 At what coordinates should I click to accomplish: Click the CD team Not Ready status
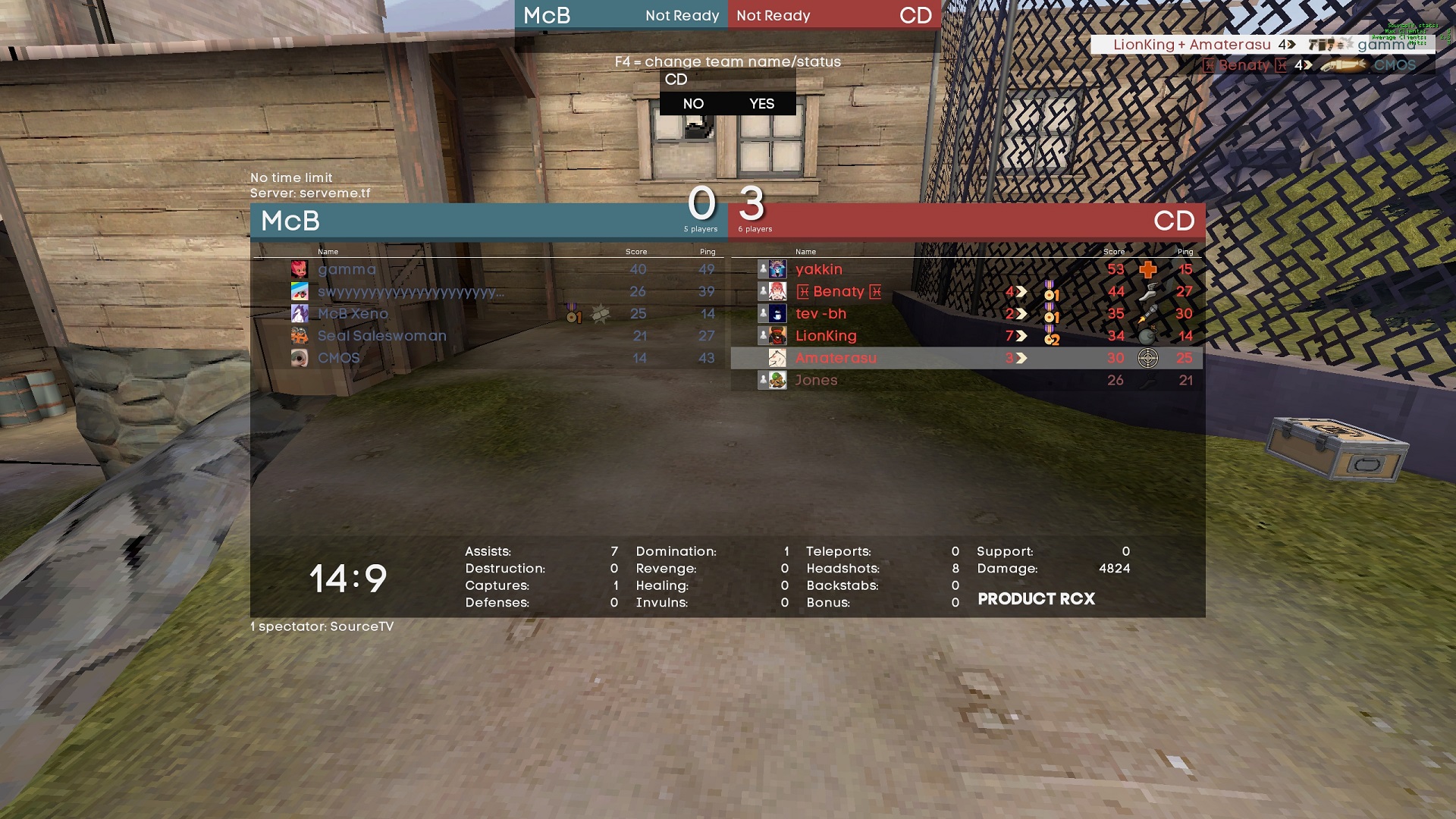click(773, 16)
